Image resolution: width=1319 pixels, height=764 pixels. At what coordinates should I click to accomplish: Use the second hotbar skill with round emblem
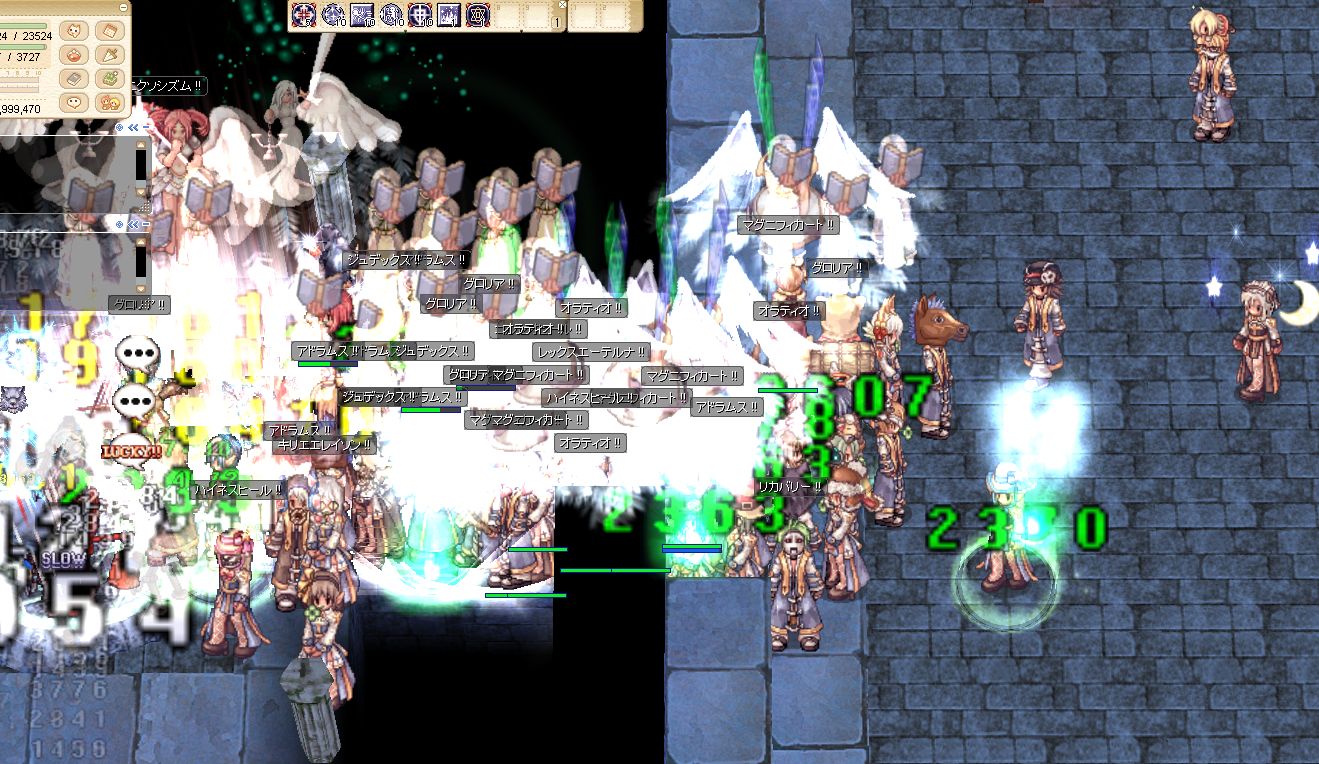click(333, 15)
